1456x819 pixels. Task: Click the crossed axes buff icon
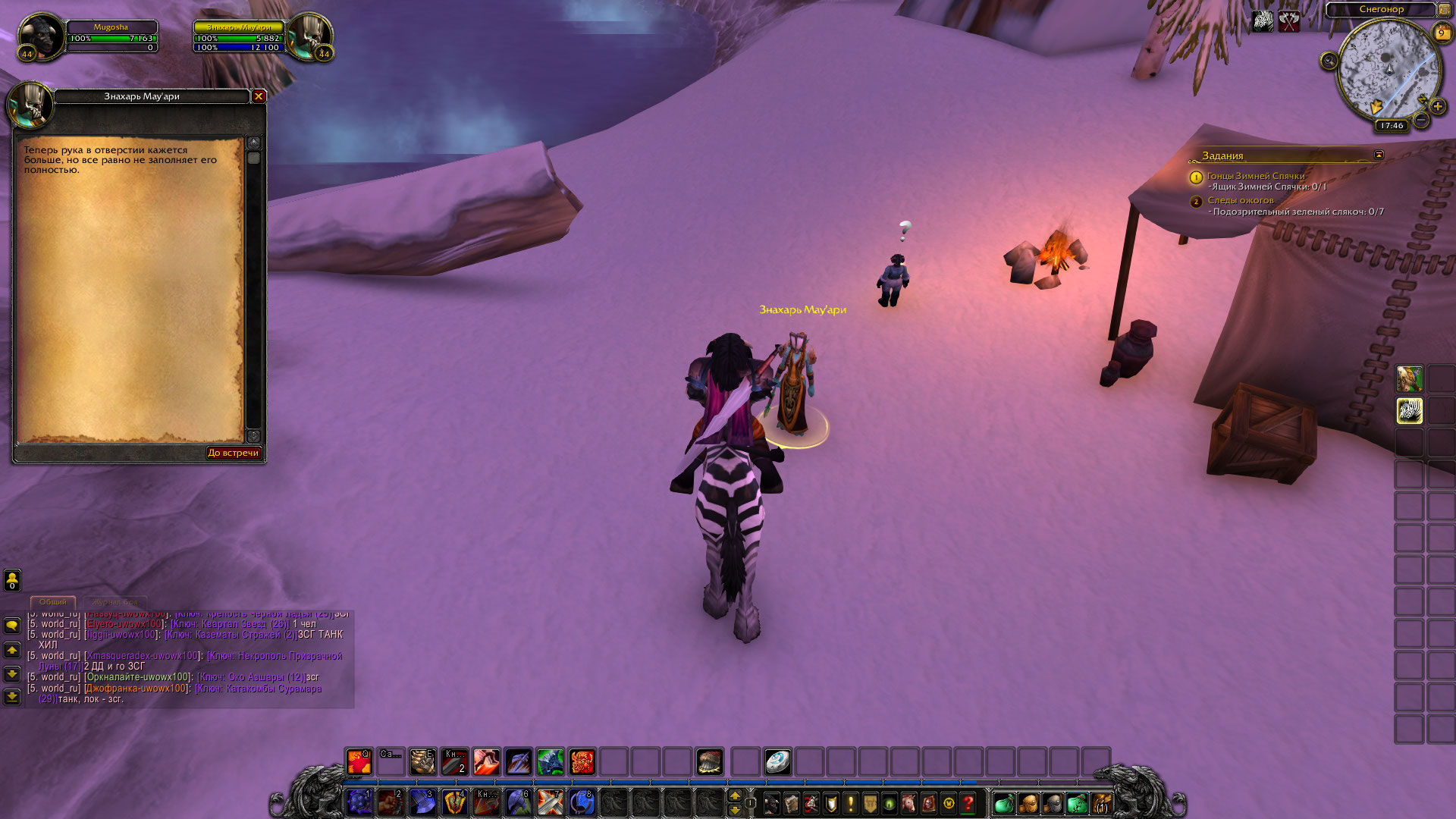point(1289,21)
